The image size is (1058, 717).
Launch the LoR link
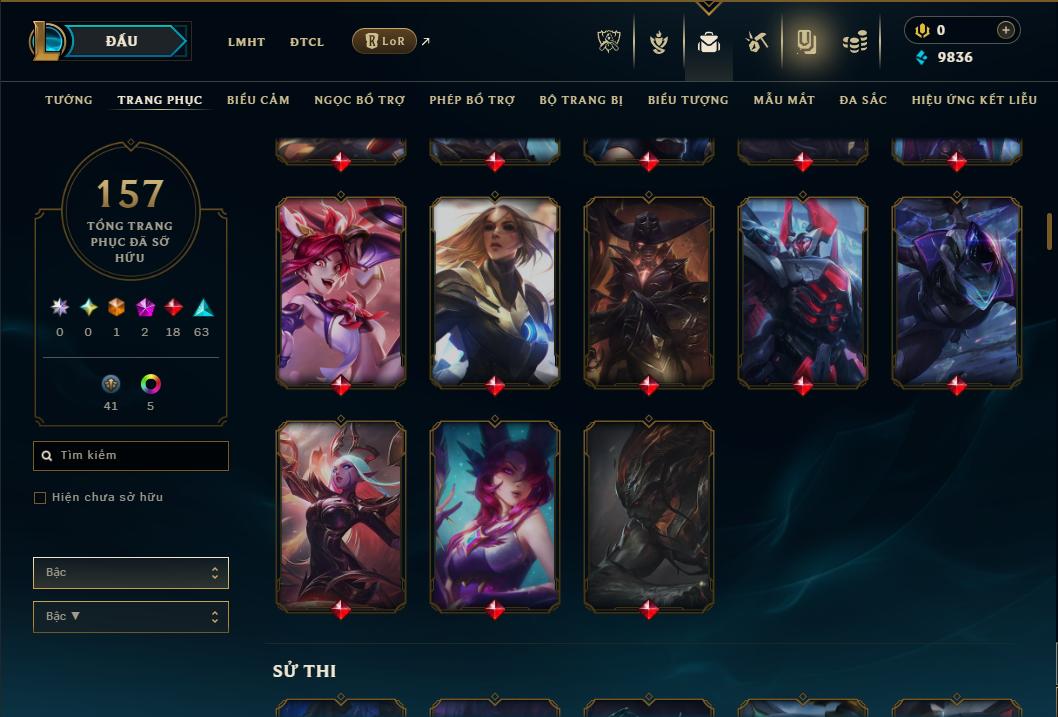coord(385,41)
